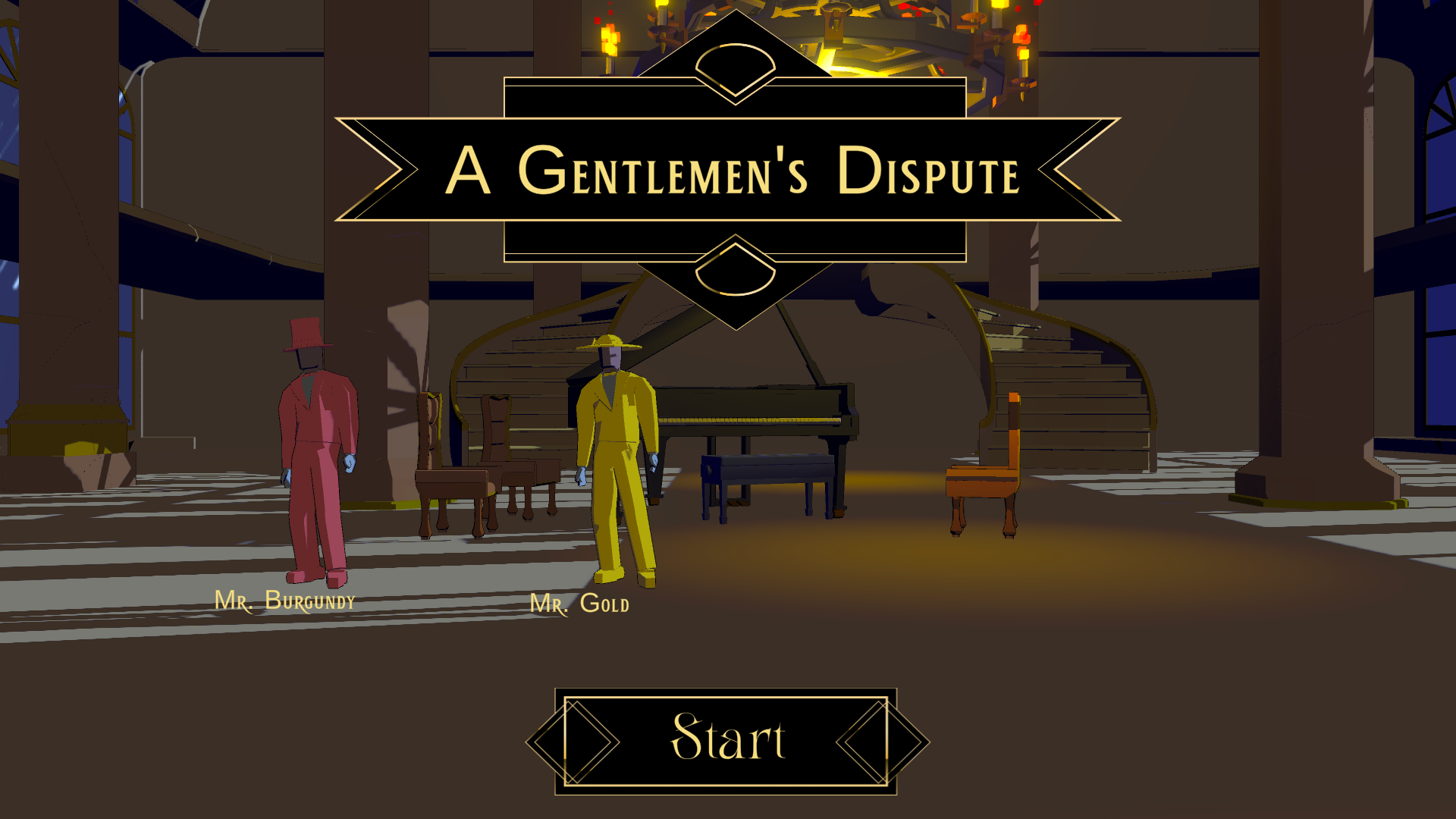Select Mr. Burgundy's name label
1456x819 pixels.
tap(286, 603)
